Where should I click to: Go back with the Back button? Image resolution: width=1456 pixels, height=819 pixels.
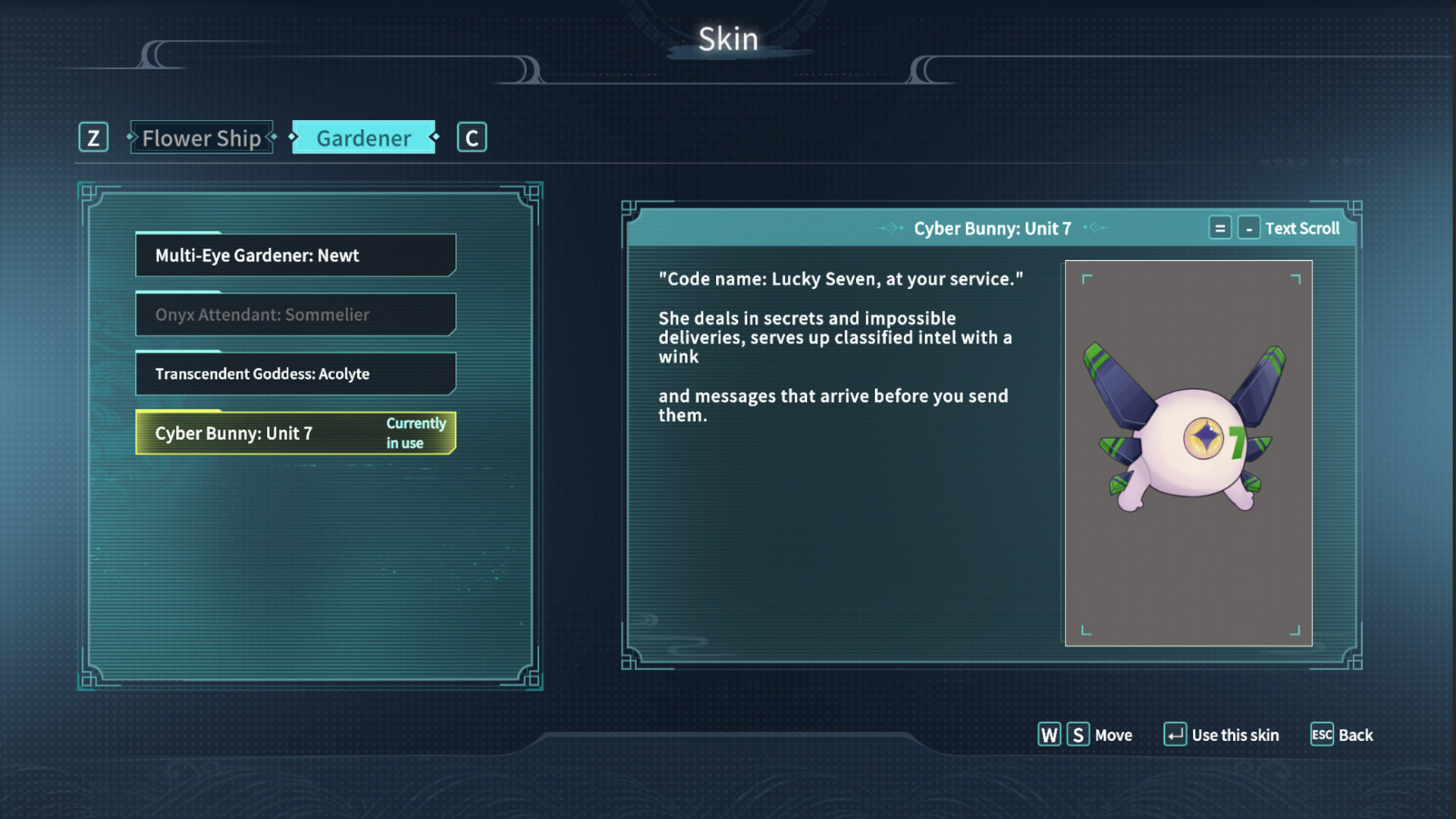point(1342,735)
